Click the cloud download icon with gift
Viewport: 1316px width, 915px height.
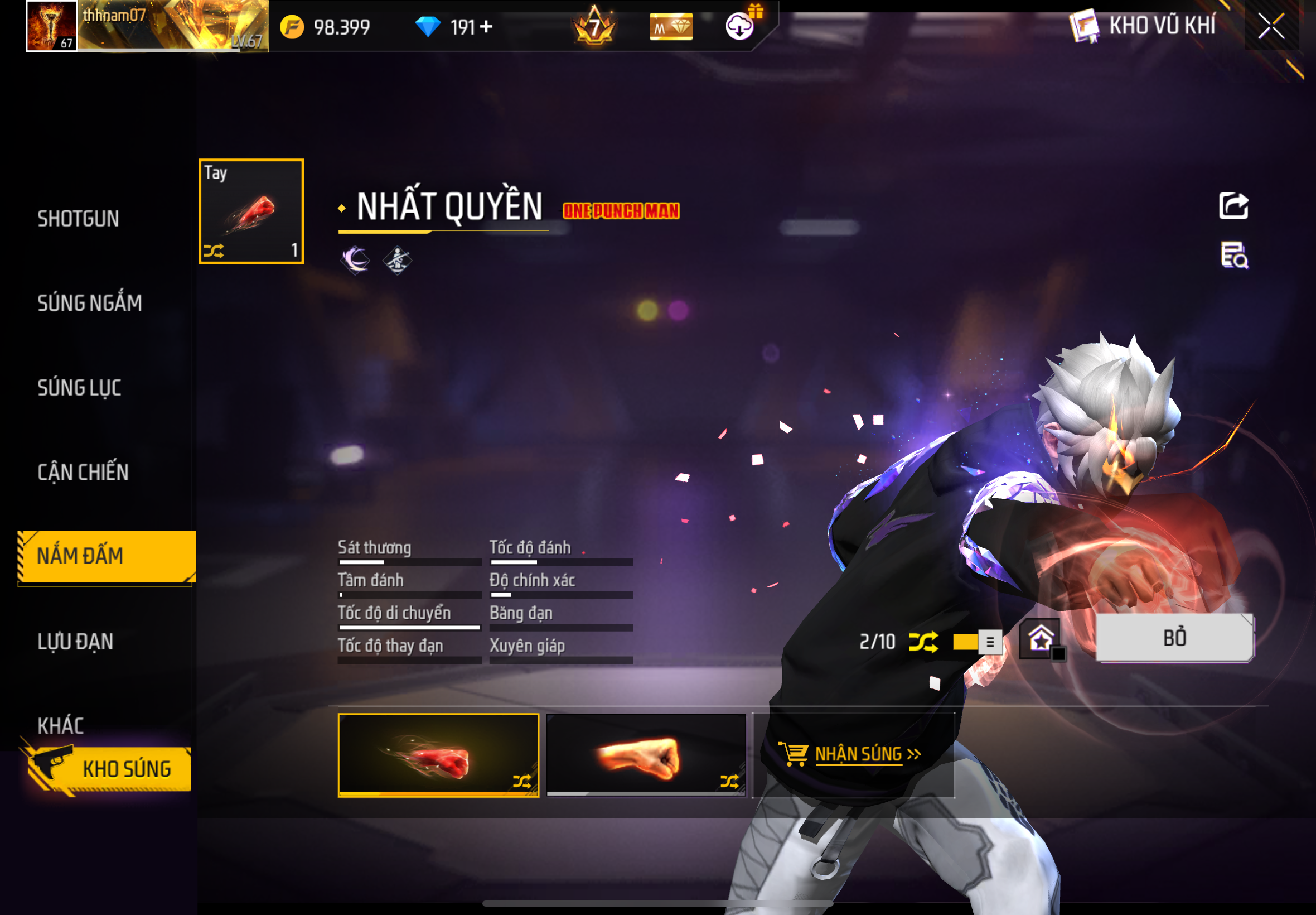tap(740, 25)
